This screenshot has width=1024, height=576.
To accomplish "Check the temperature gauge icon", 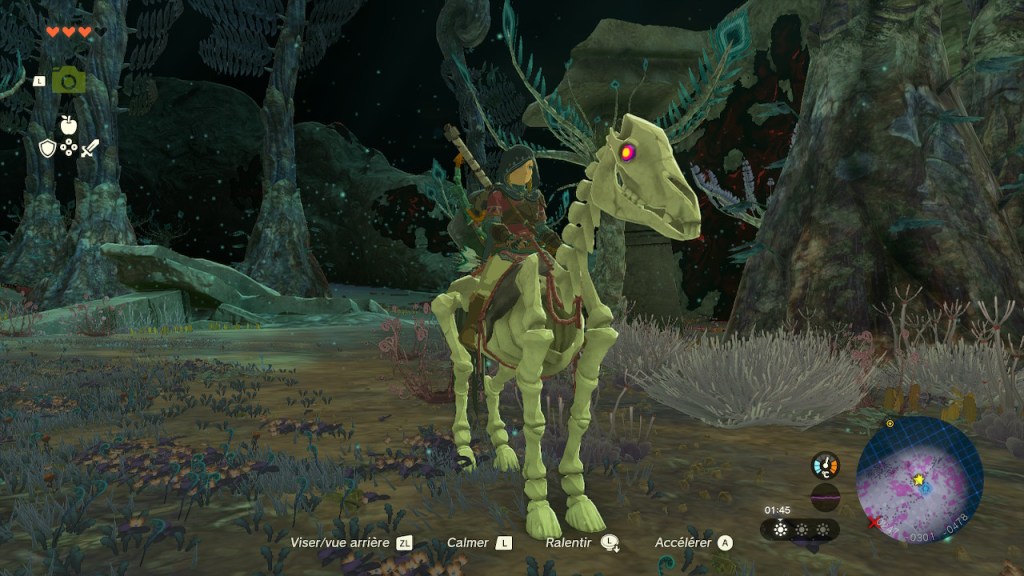I will pyautogui.click(x=825, y=465).
